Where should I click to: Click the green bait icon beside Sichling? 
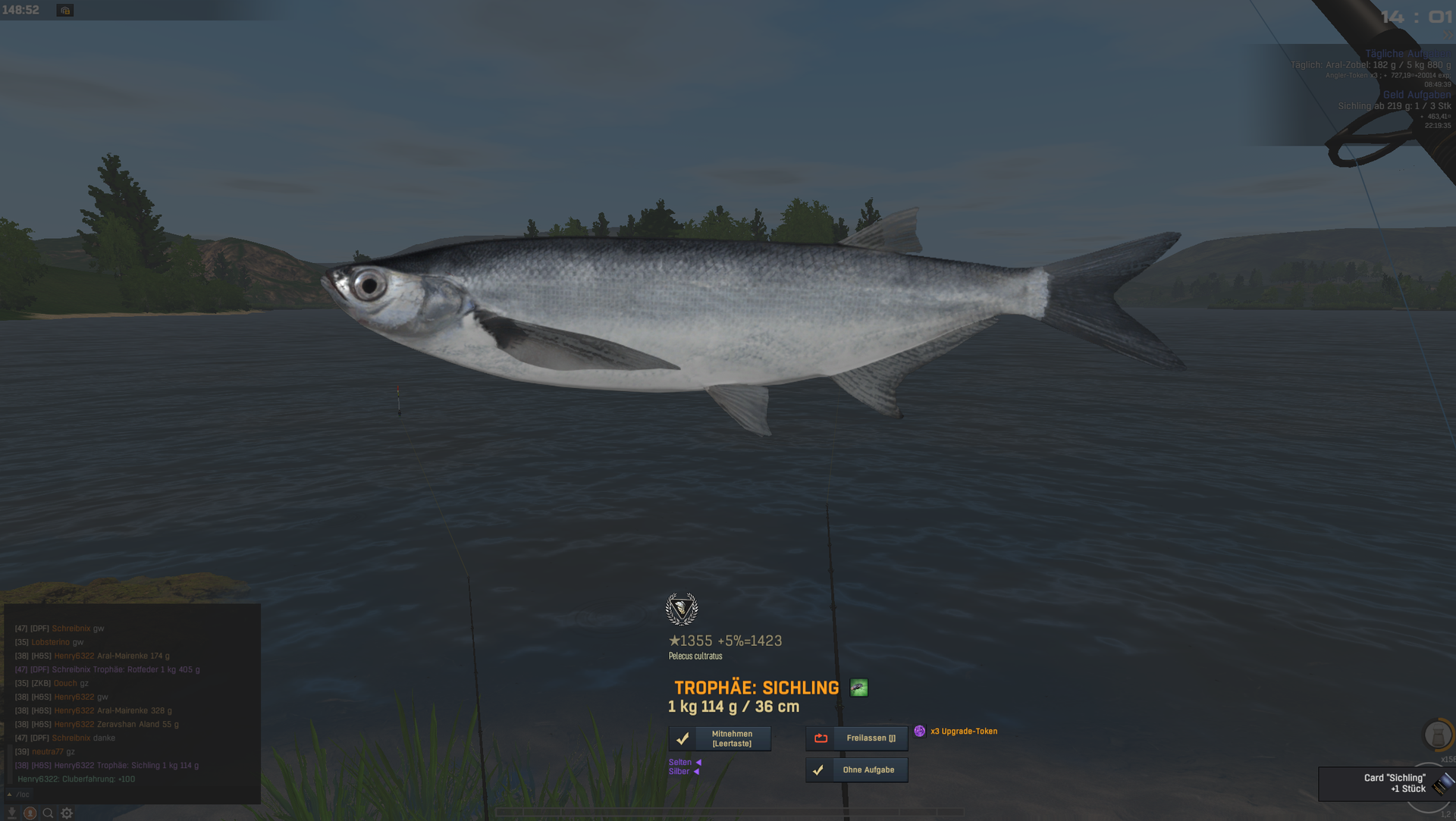pyautogui.click(x=858, y=688)
